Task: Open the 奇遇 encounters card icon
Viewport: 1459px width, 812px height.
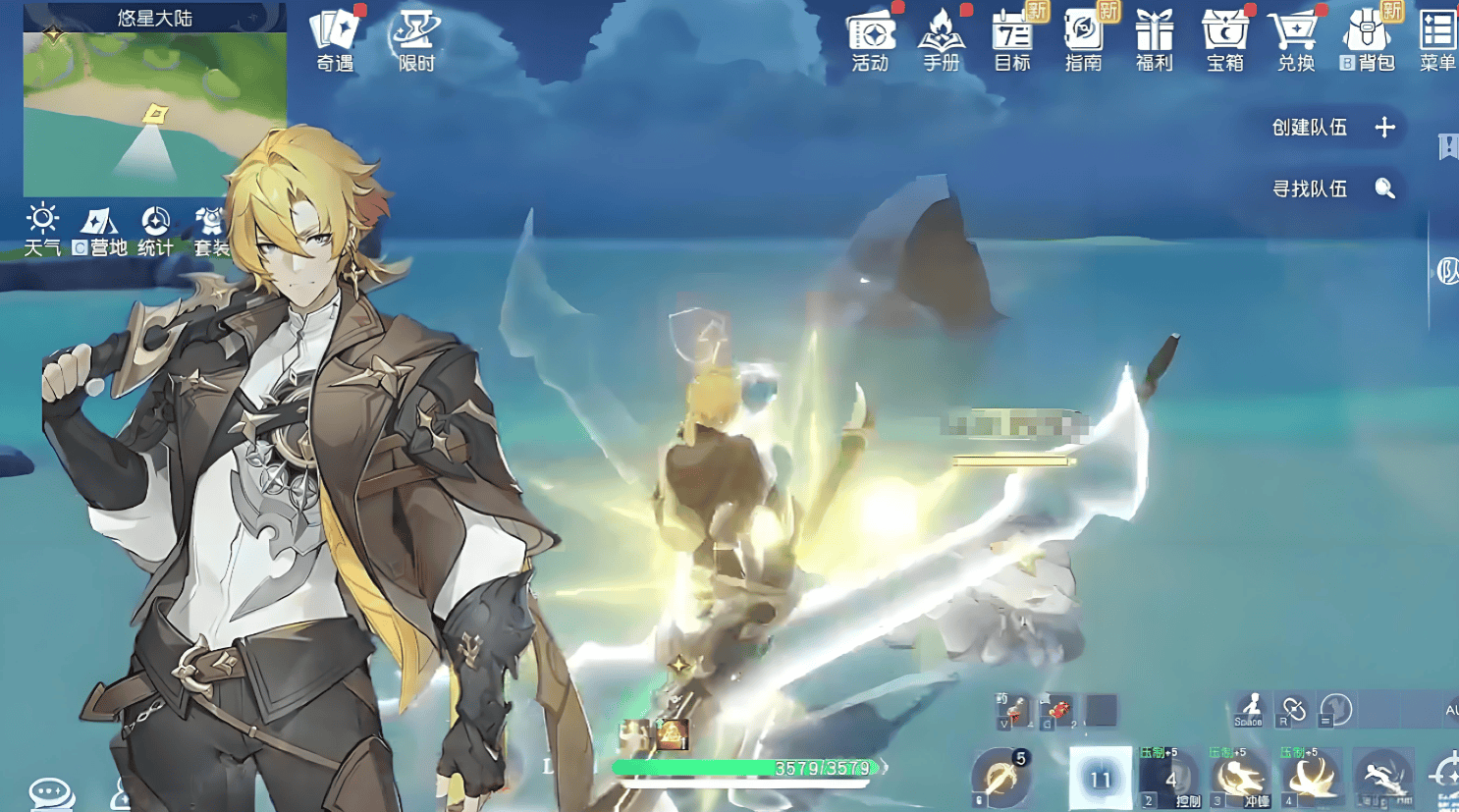Action: tap(335, 39)
